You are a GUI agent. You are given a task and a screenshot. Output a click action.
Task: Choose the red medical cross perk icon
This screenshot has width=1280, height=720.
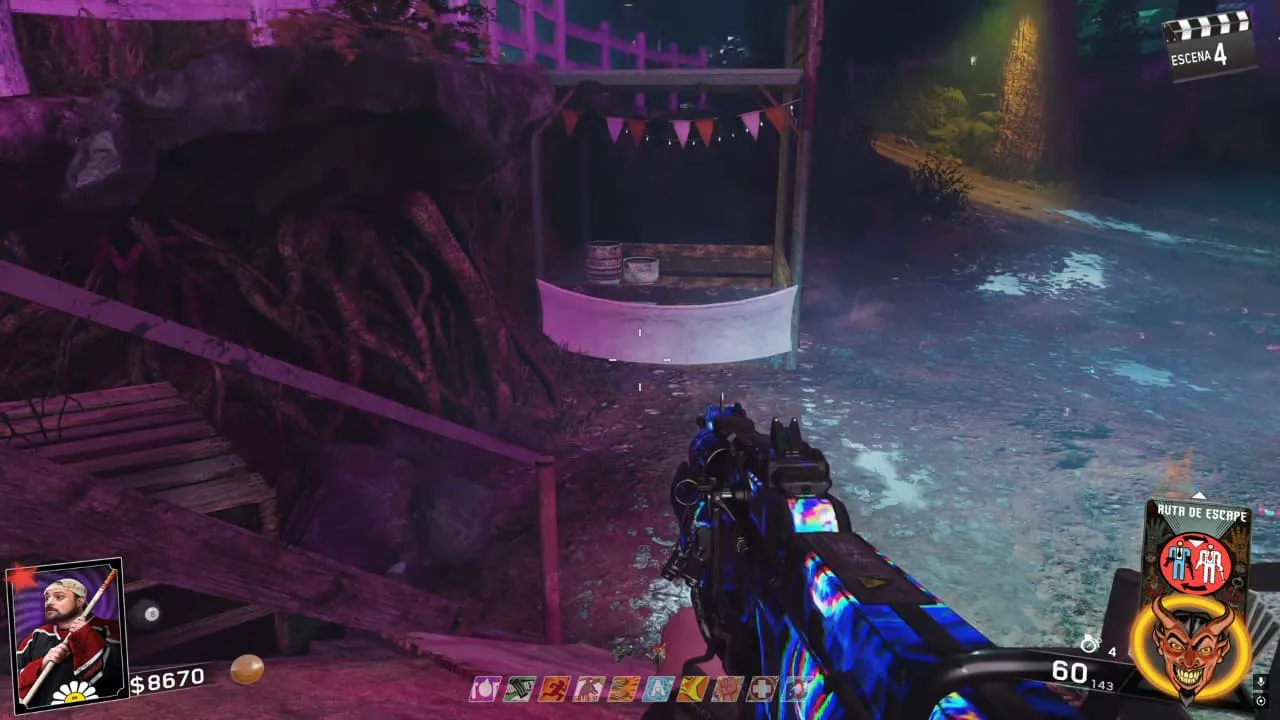tap(762, 688)
